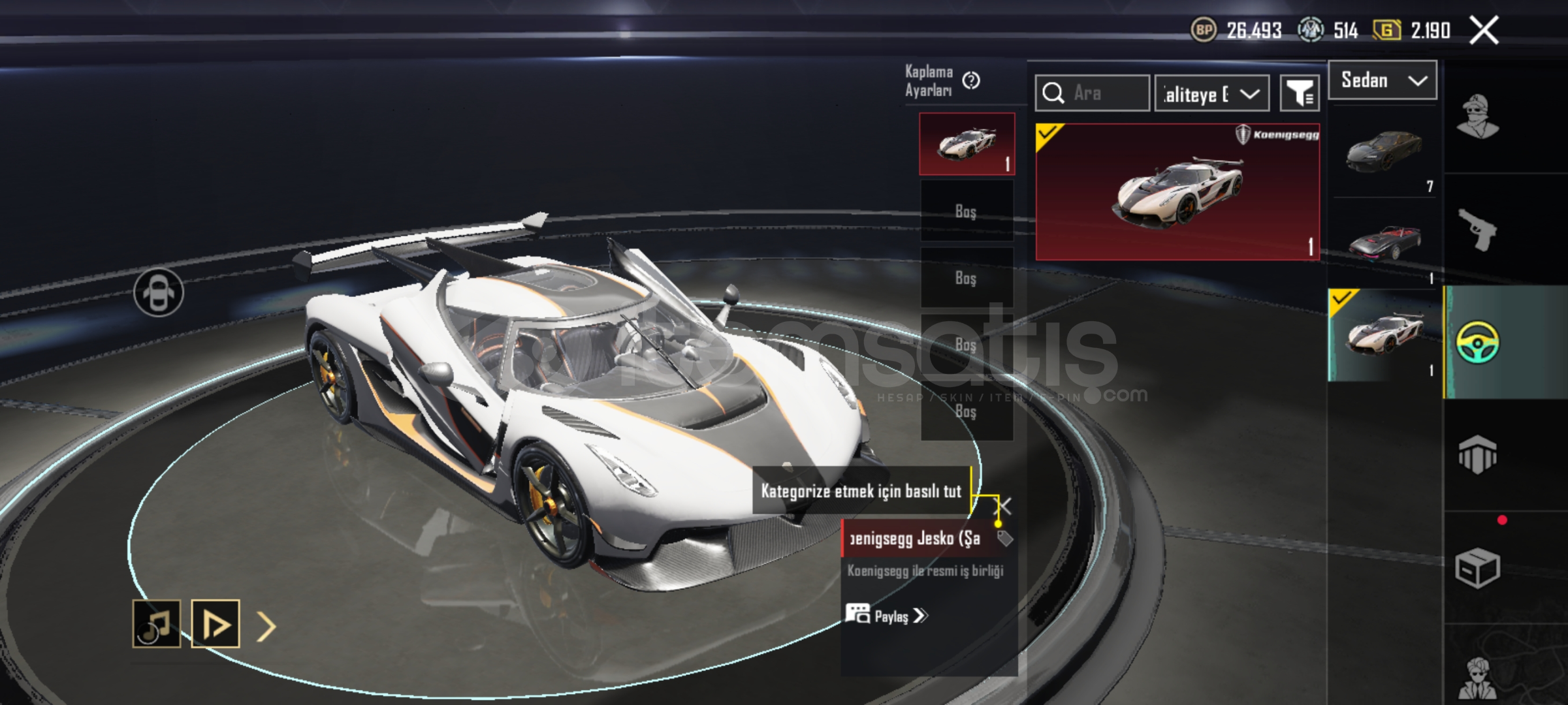Expand the Sedan vehicle type dropdown
This screenshot has width=1568, height=705.
pos(1382,80)
